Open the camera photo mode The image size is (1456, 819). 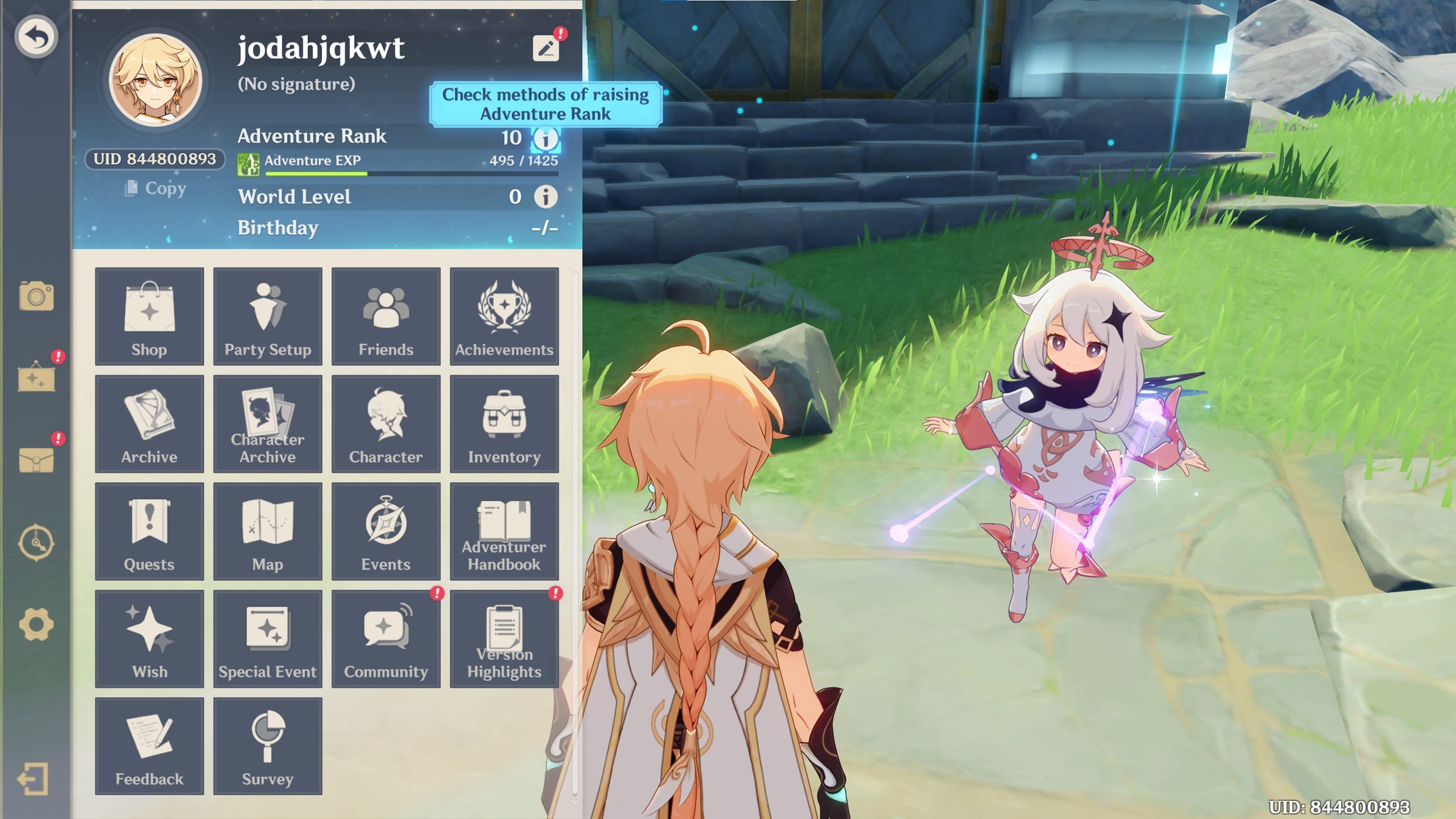click(36, 296)
